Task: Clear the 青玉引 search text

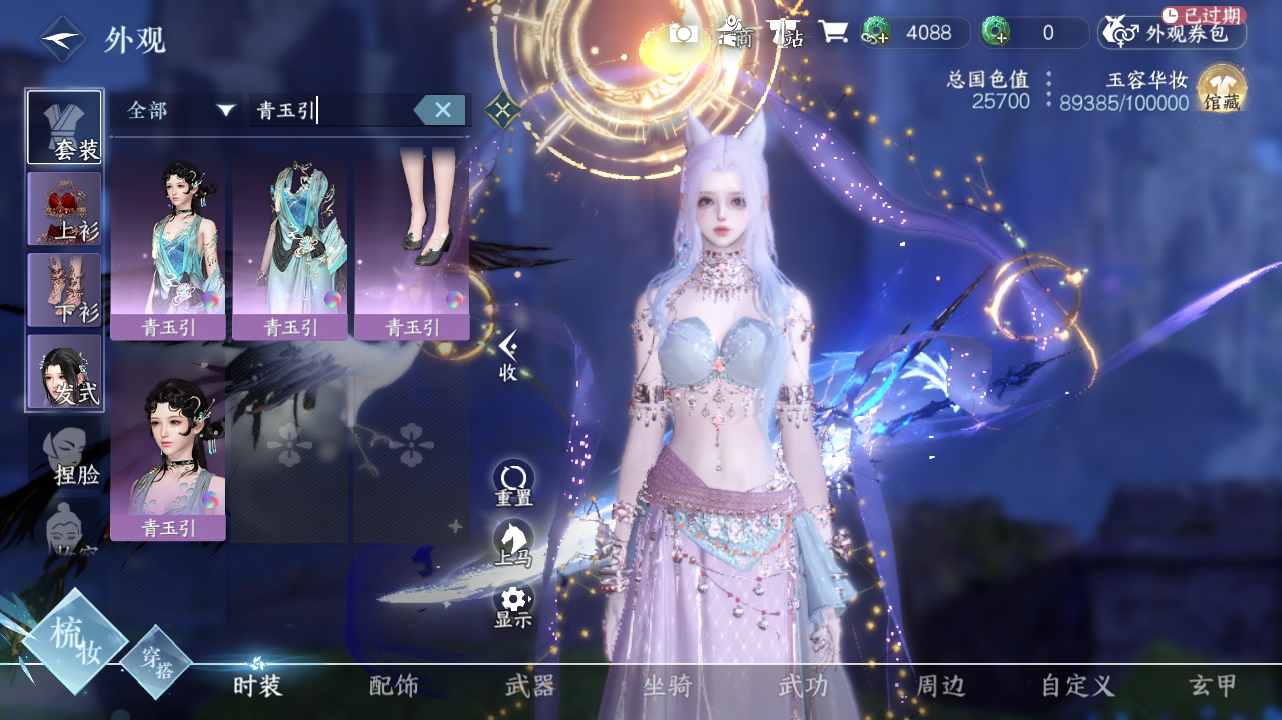Action: click(x=440, y=110)
